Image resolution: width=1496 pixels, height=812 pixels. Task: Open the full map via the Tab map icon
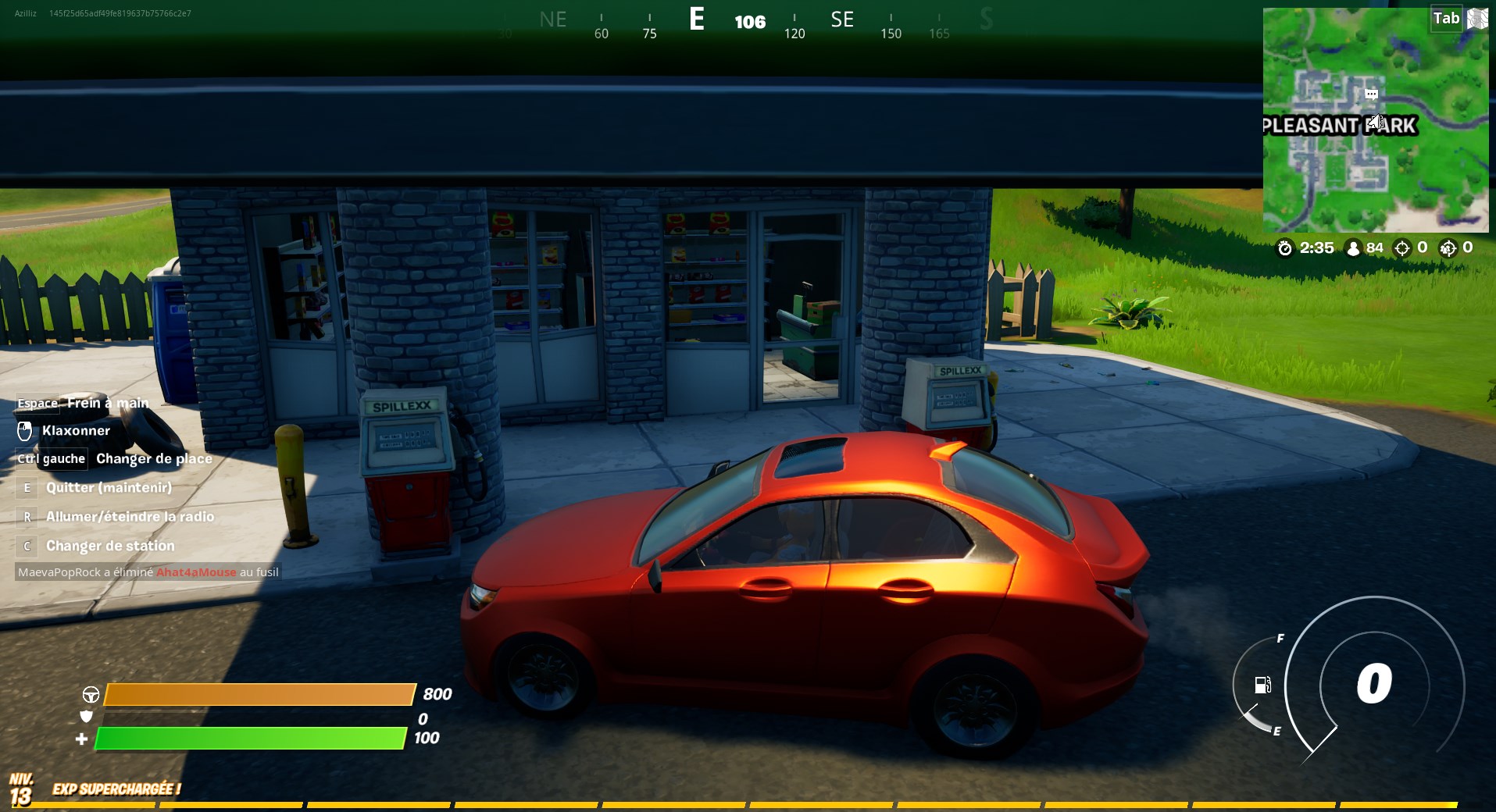[x=1476, y=19]
